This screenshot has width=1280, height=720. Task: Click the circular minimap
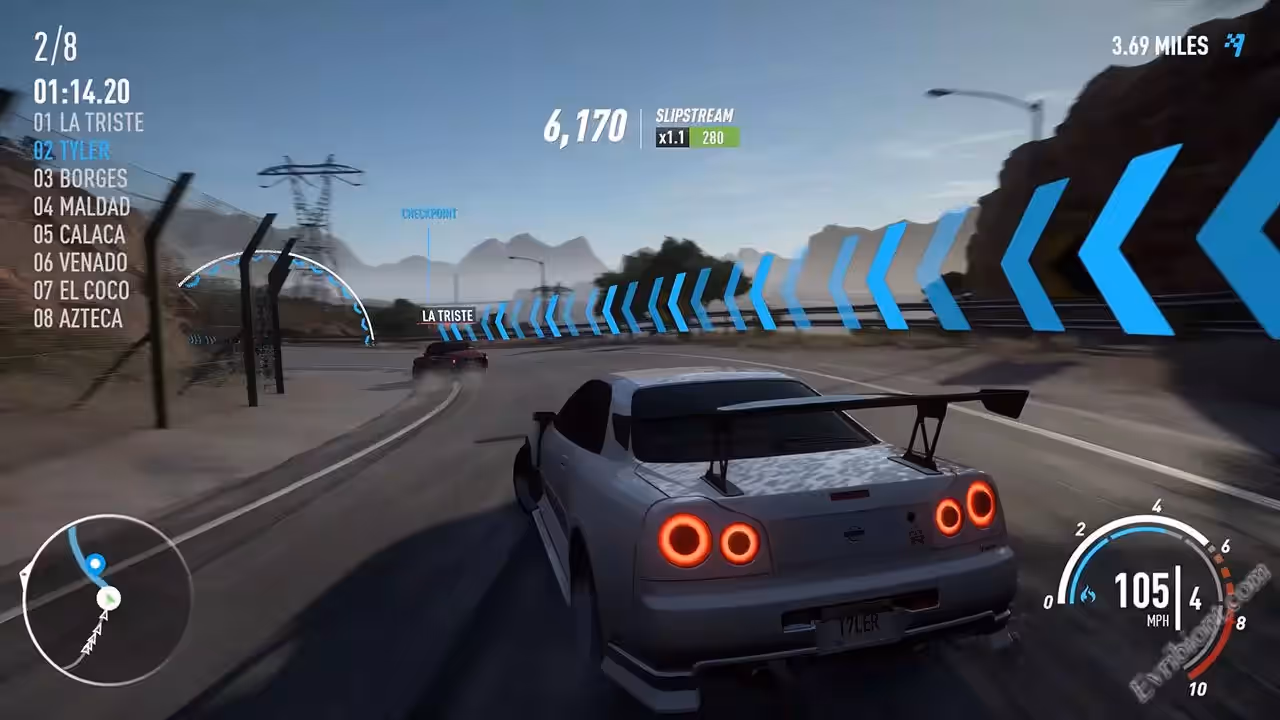pos(107,600)
